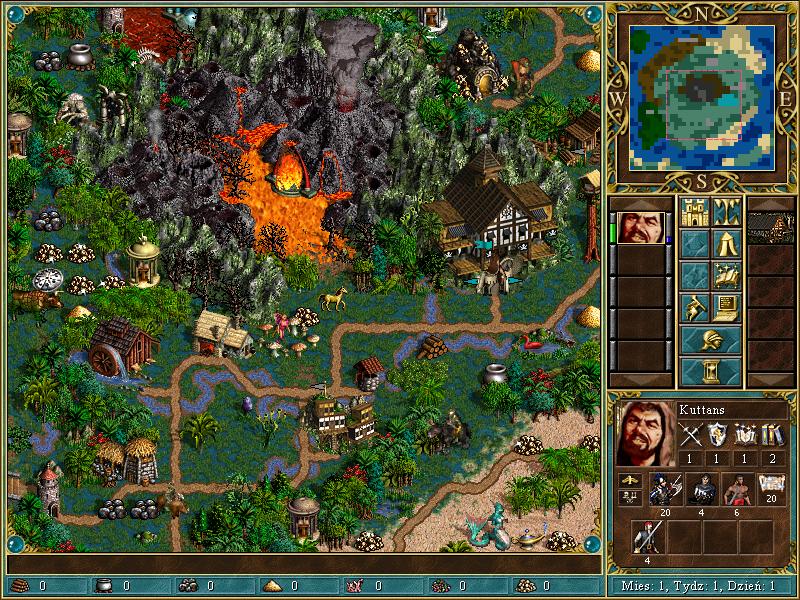The width and height of the screenshot is (800, 600).
Task: Open the Kingdom Overview castle button
Action: click(x=694, y=211)
